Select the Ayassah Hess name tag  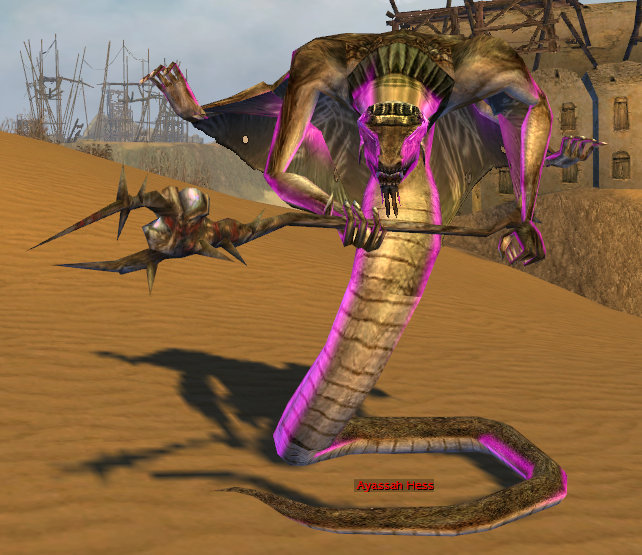(395, 486)
